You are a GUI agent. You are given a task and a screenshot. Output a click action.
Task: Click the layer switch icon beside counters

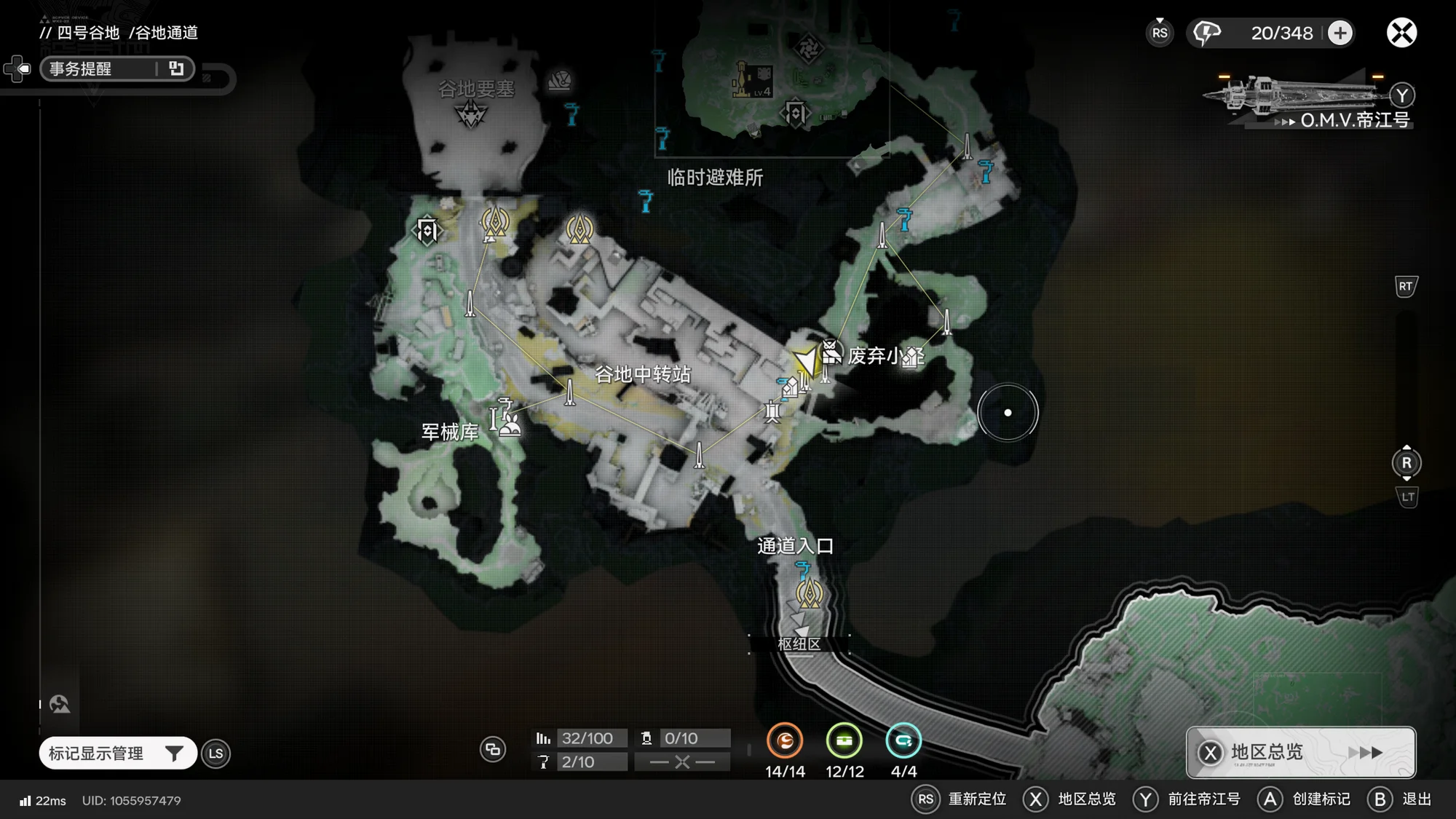(493, 749)
